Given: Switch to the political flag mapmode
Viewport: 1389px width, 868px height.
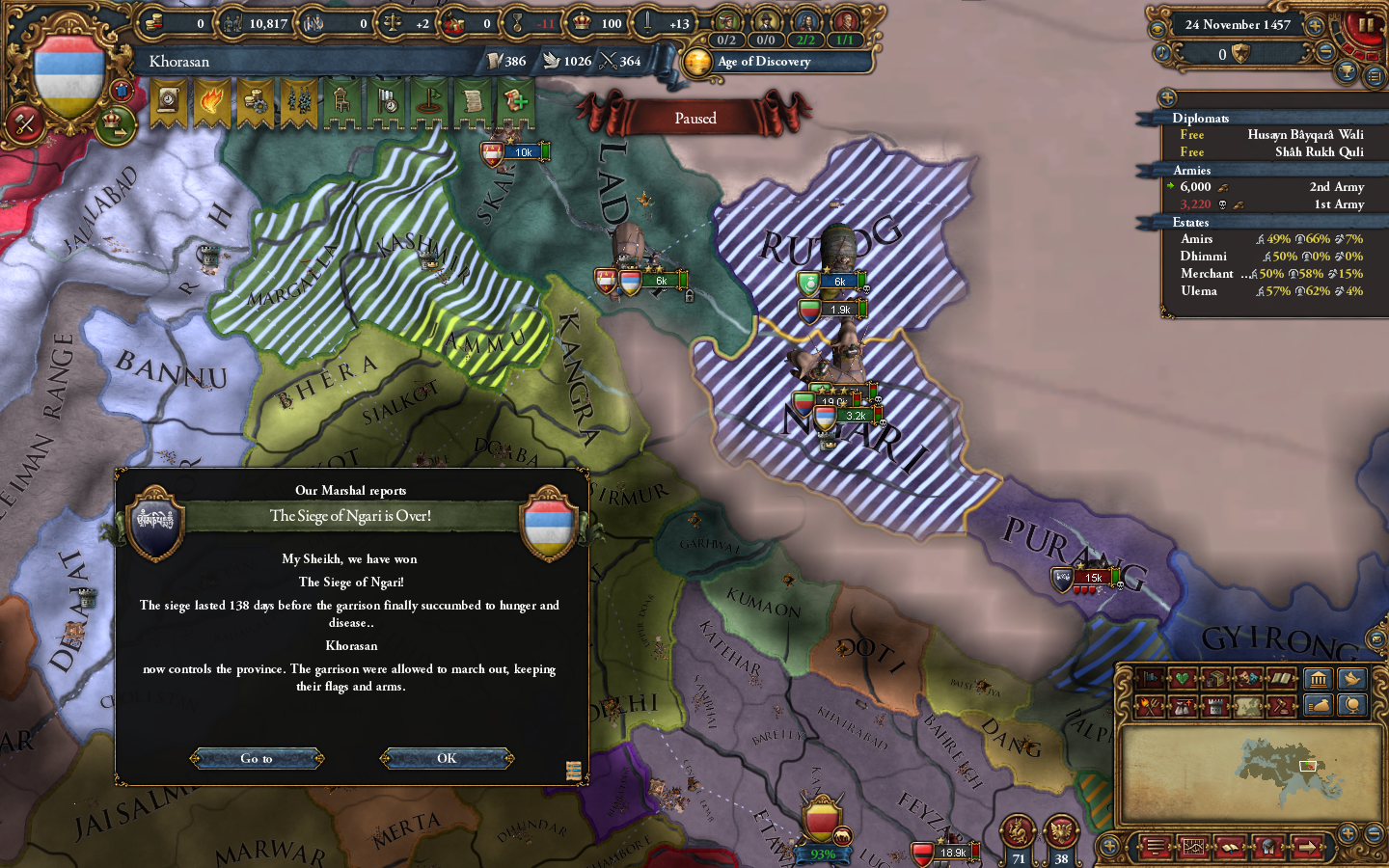Looking at the screenshot, I should click(x=1151, y=678).
